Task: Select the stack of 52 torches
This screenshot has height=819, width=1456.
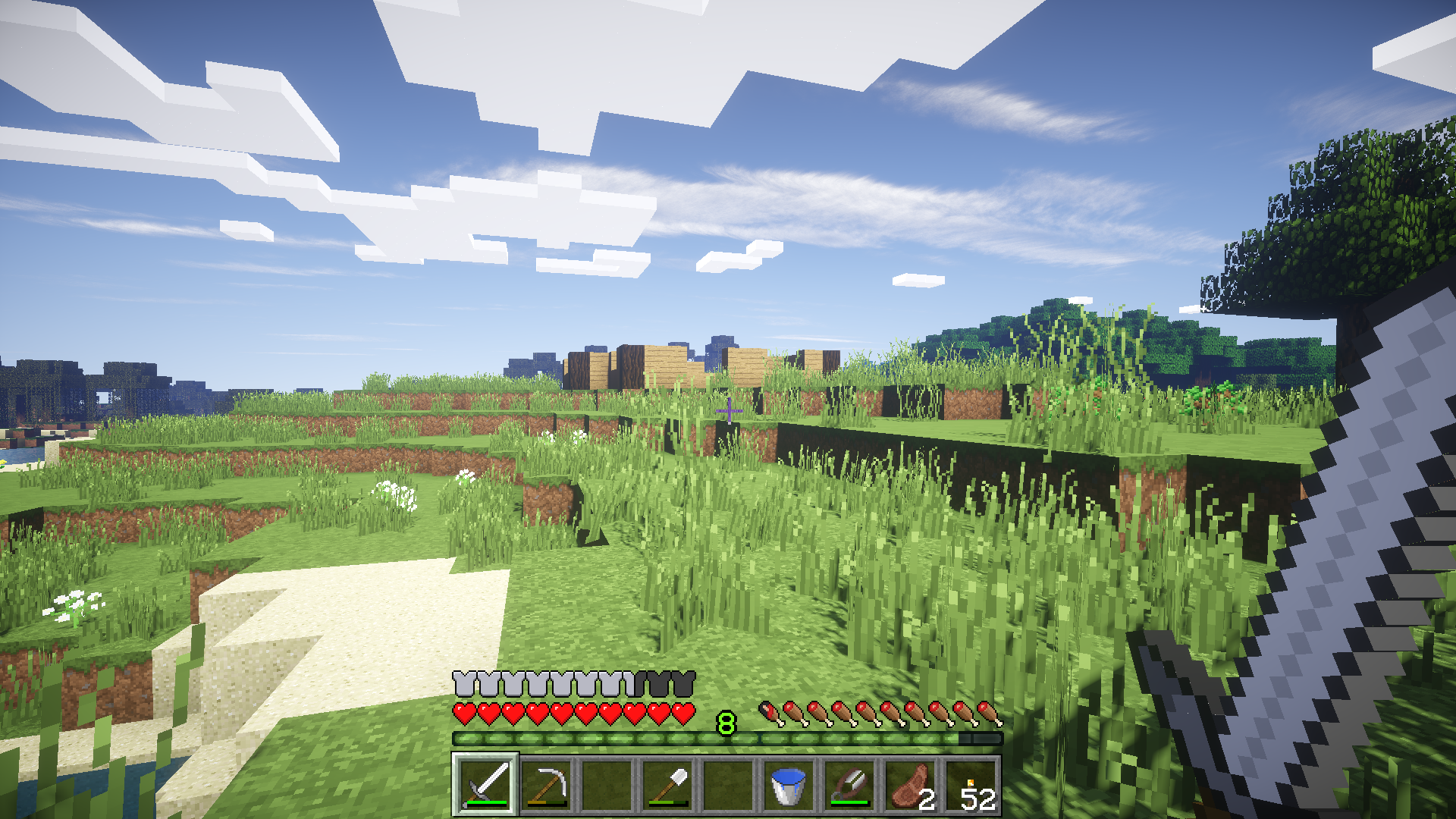Action: (971, 785)
